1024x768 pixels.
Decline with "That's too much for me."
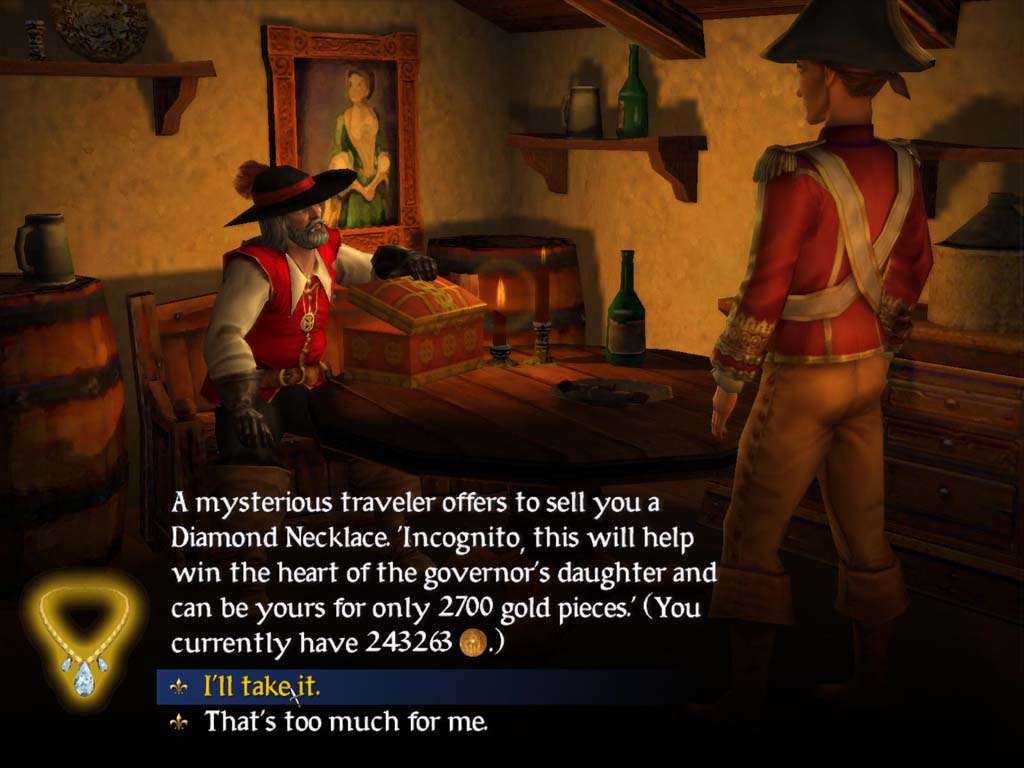click(346, 721)
